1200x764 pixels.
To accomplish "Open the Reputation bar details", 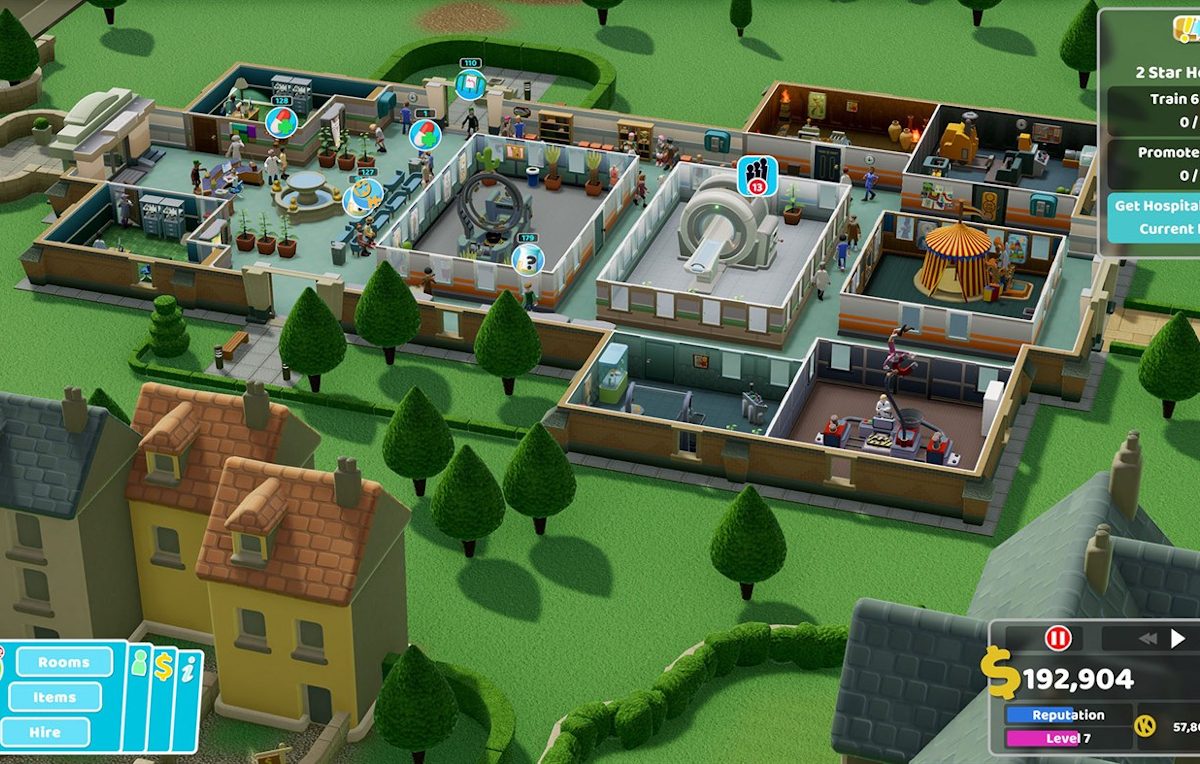I will 1068,715.
